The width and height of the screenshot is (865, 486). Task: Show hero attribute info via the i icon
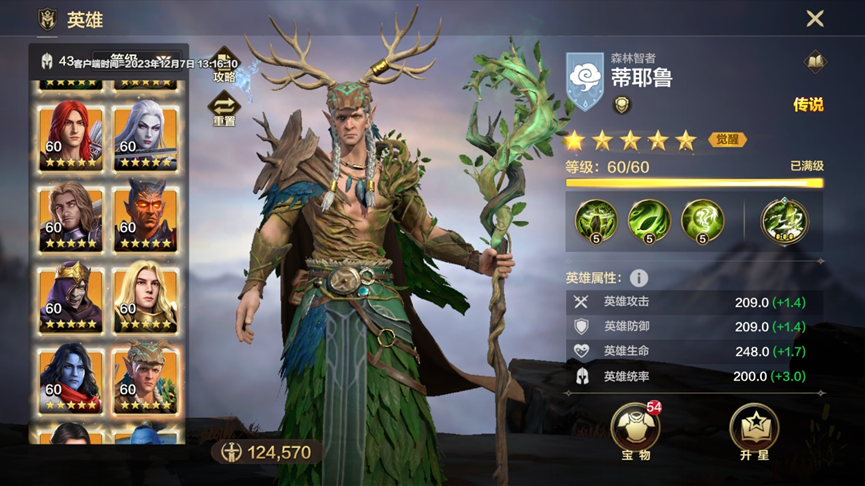[638, 278]
